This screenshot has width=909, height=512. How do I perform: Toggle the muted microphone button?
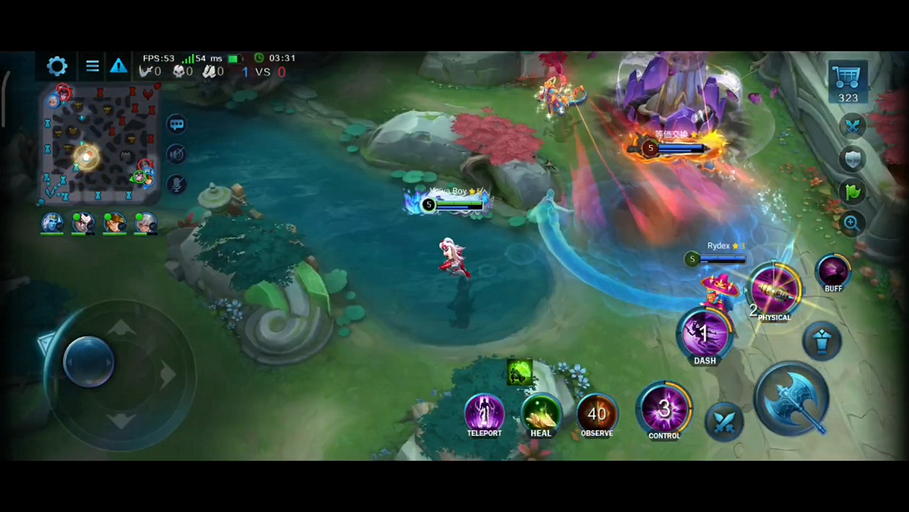[177, 184]
